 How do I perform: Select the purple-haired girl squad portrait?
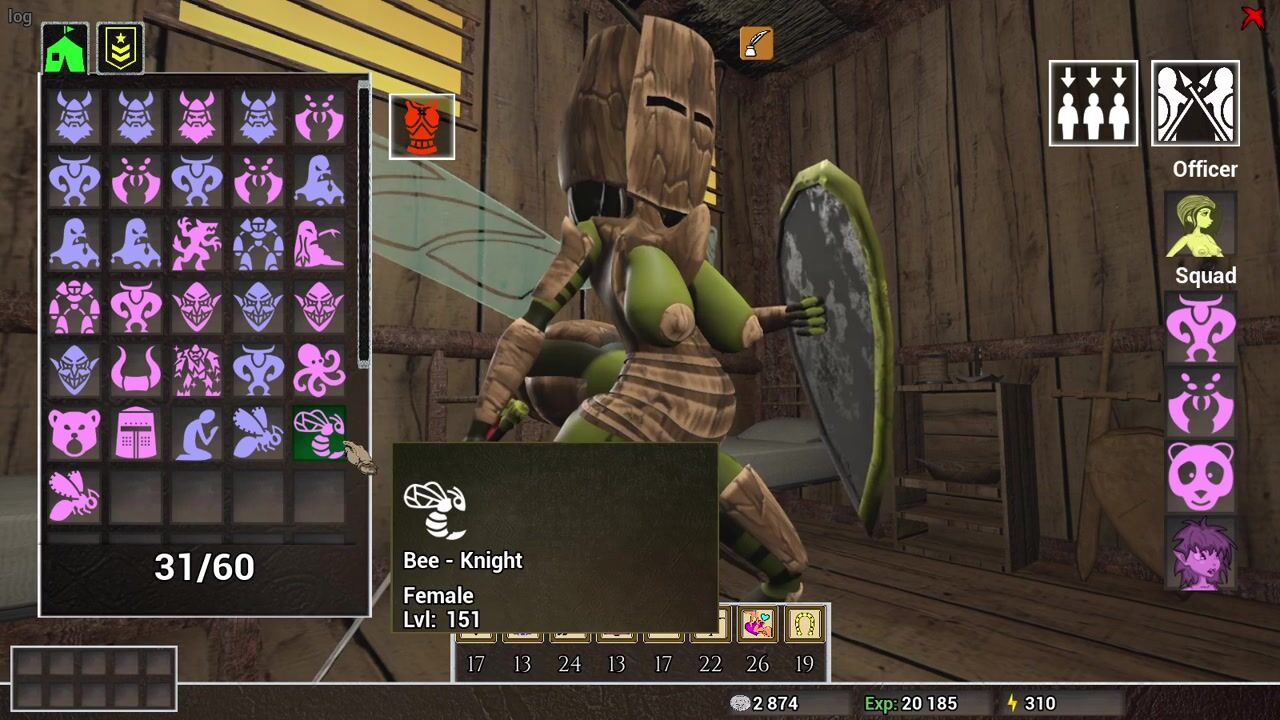(x=1201, y=553)
